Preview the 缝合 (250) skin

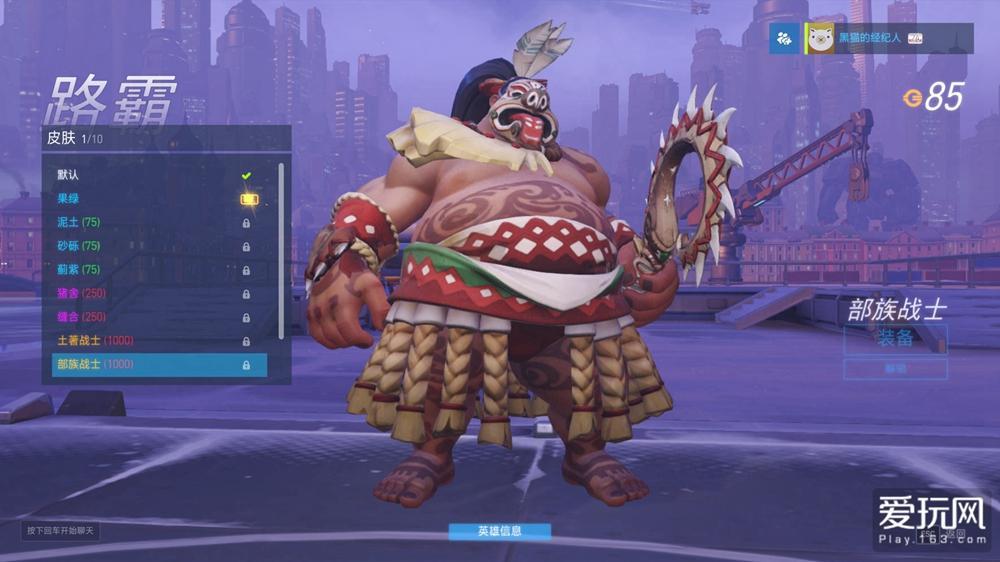click(150, 317)
